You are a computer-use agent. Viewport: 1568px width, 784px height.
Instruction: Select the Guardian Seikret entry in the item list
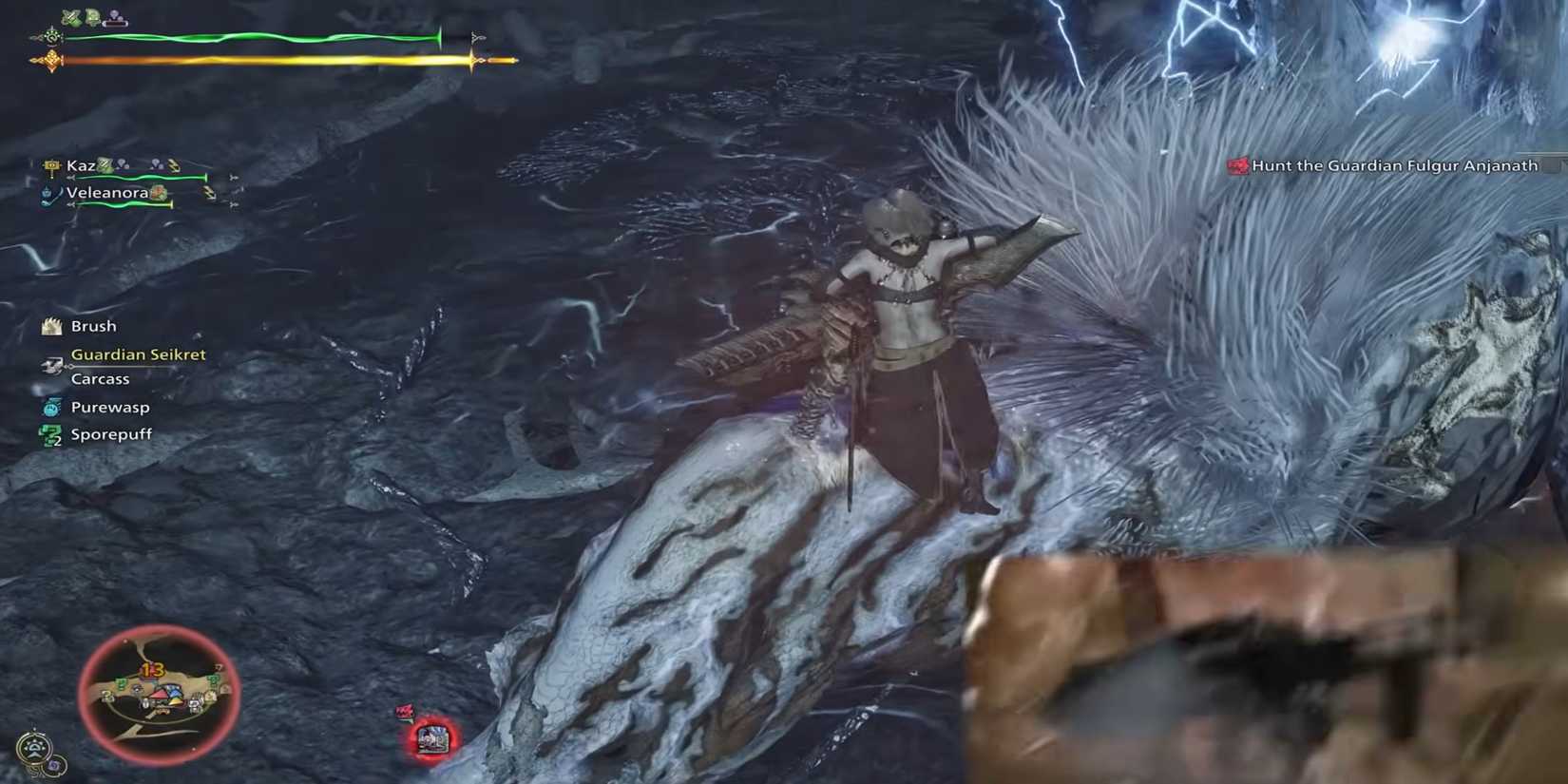point(139,354)
